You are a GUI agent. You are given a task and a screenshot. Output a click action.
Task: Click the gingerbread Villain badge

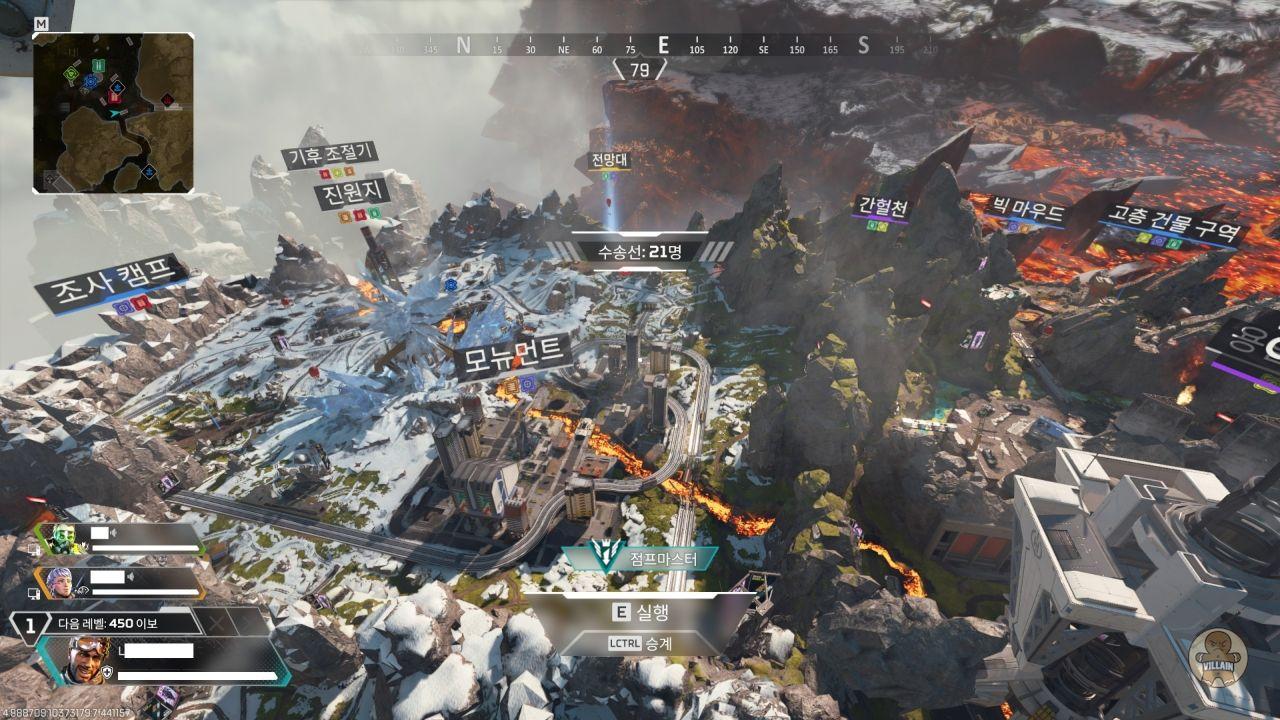[x=1217, y=658]
